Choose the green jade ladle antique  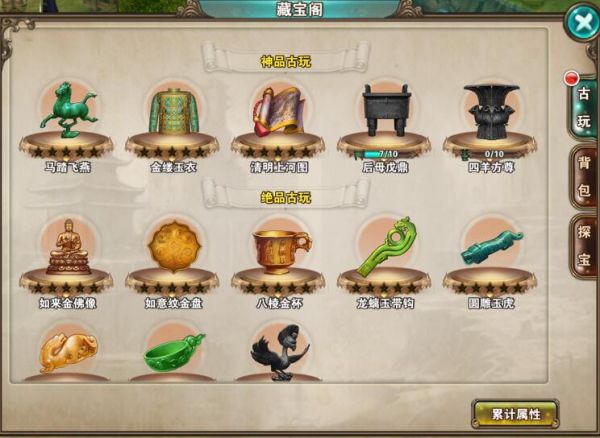[x=172, y=352]
